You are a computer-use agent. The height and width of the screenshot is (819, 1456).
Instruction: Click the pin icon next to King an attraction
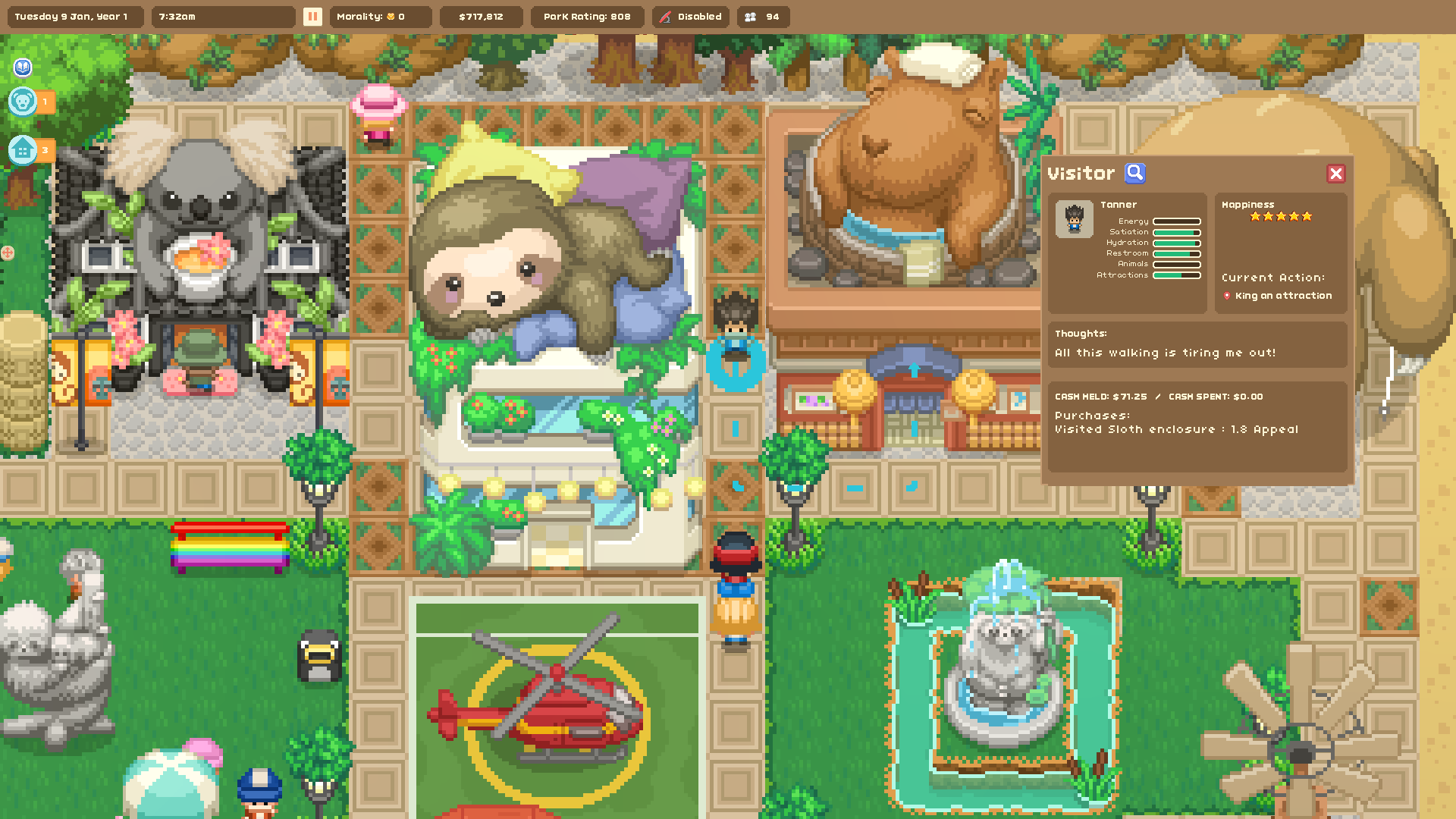1228,296
